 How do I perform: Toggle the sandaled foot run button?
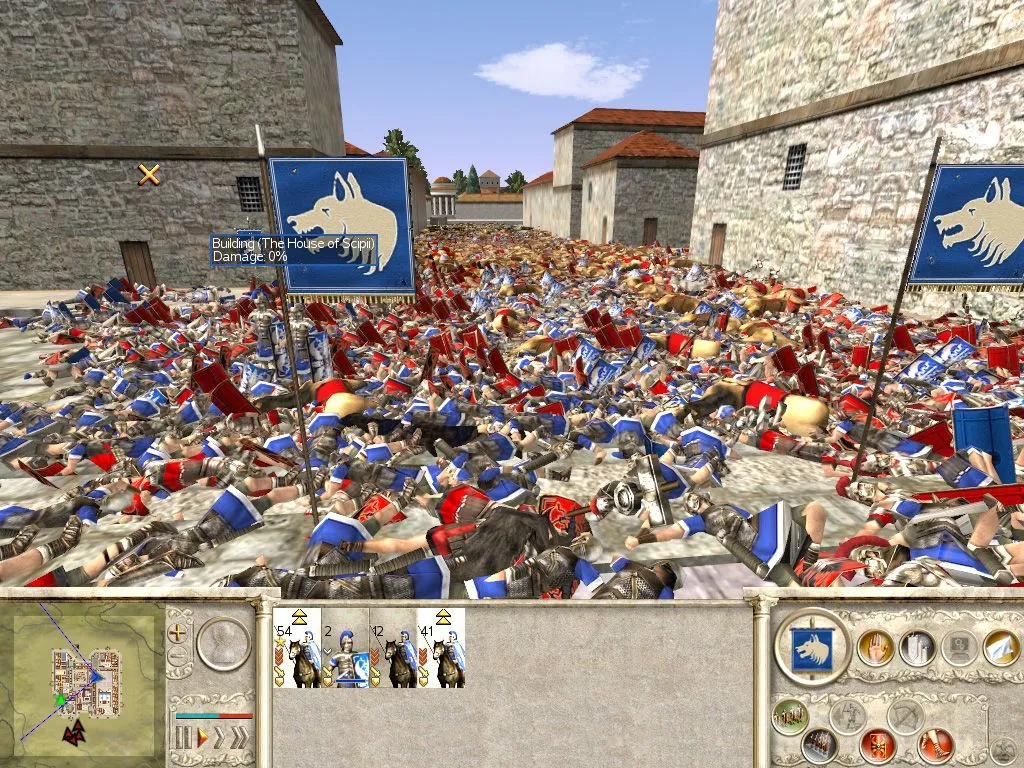(936, 745)
